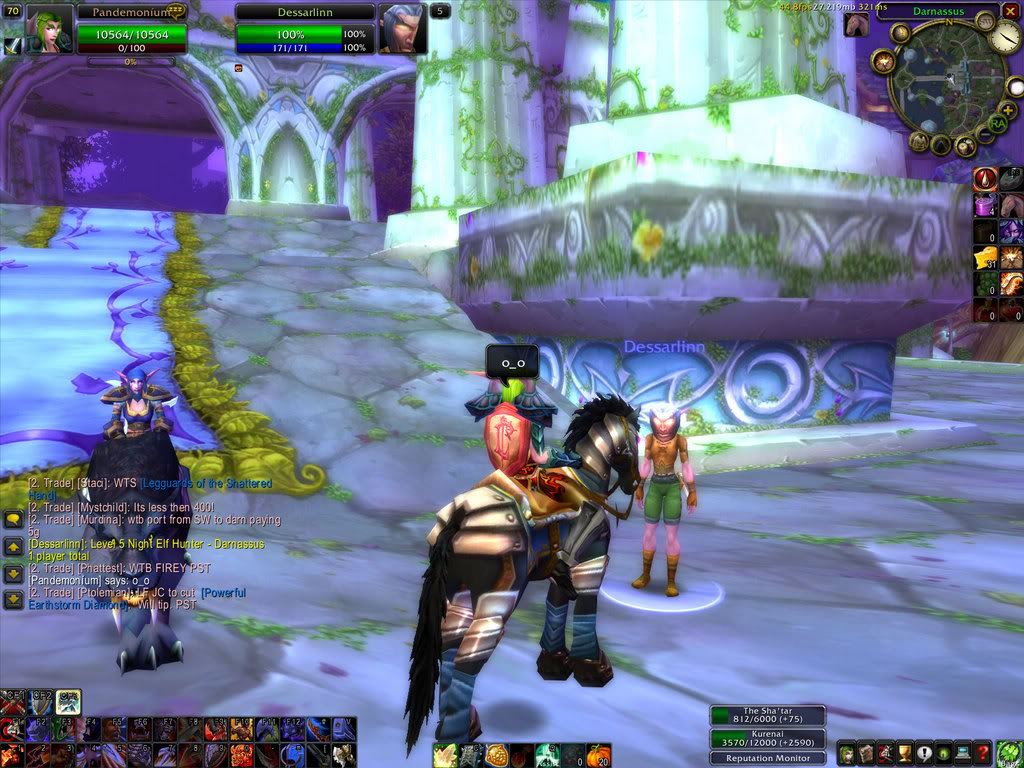Click the green RA minimap button
1024x768 pixels.
pos(996,124)
